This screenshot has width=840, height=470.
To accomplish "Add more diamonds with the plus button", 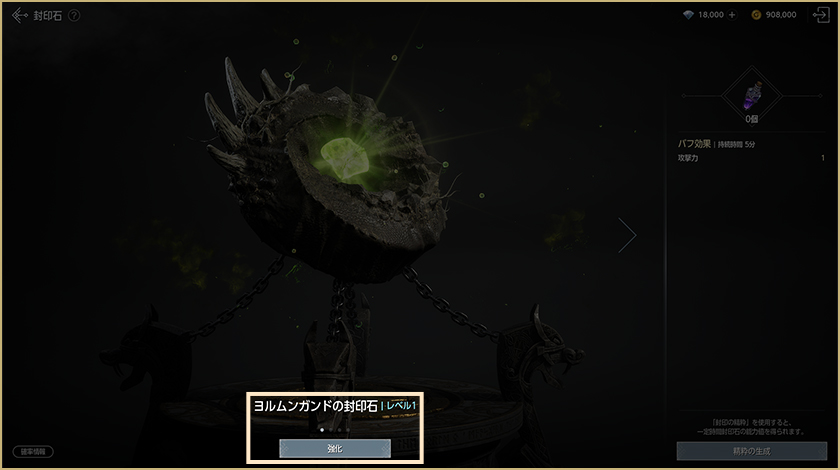I will [x=731, y=15].
